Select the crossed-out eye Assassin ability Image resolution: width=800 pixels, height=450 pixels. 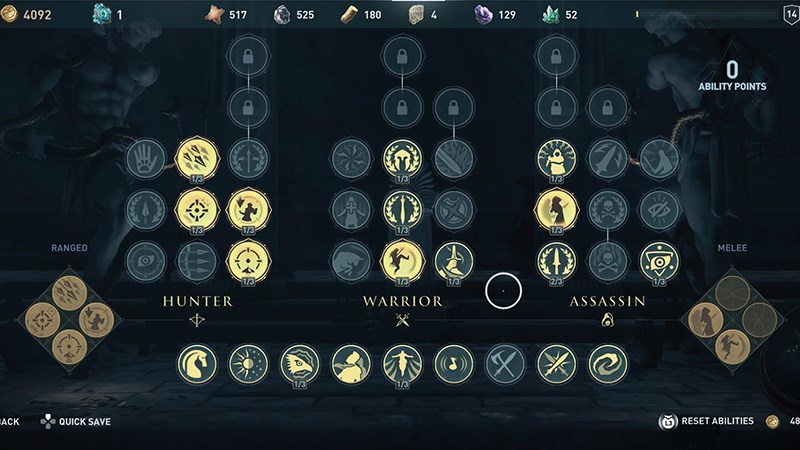pos(659,210)
